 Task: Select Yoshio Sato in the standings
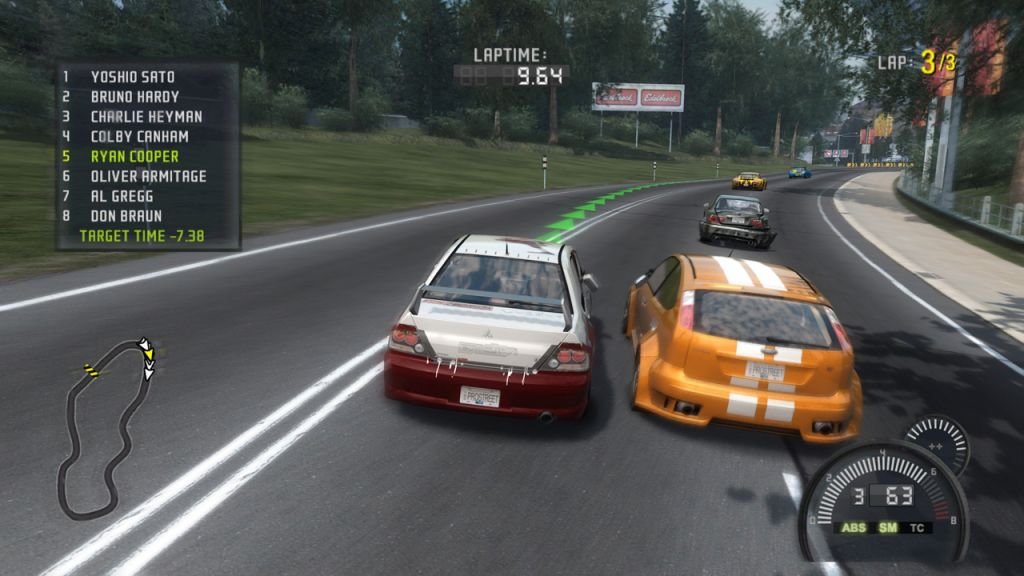[x=132, y=77]
